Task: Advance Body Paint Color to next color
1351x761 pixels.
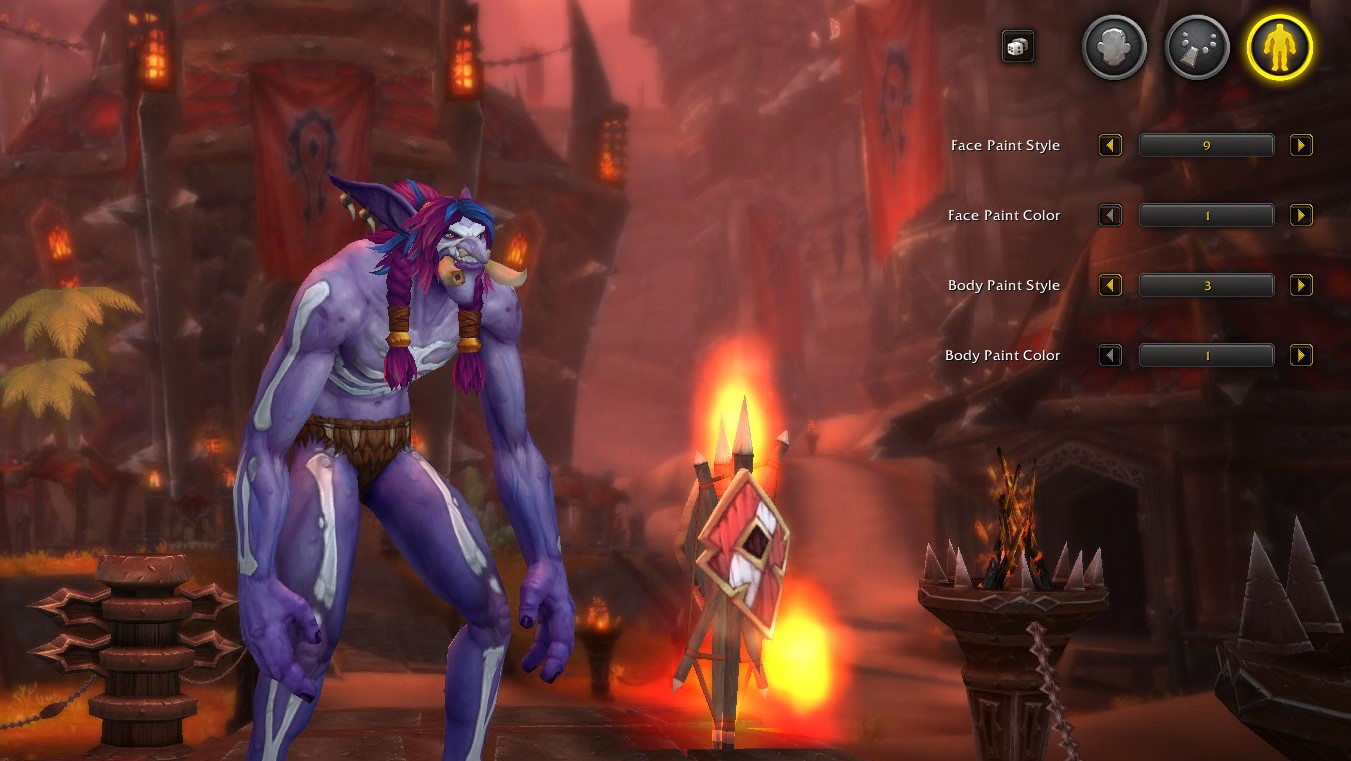Action: [1301, 355]
